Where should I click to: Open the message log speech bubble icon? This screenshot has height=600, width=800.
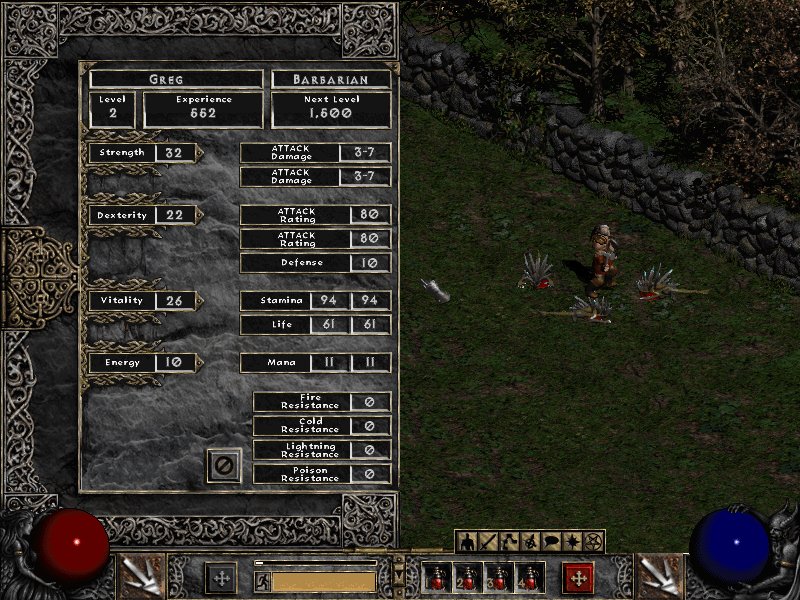coord(551,542)
